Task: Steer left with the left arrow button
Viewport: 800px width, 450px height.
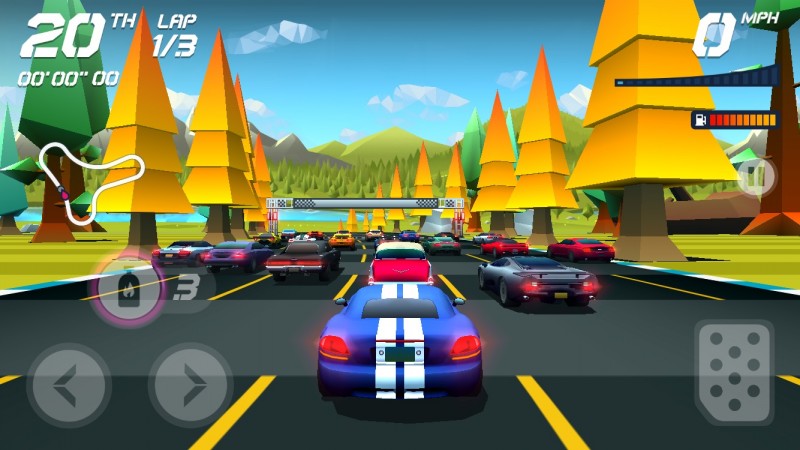Action: [69, 385]
